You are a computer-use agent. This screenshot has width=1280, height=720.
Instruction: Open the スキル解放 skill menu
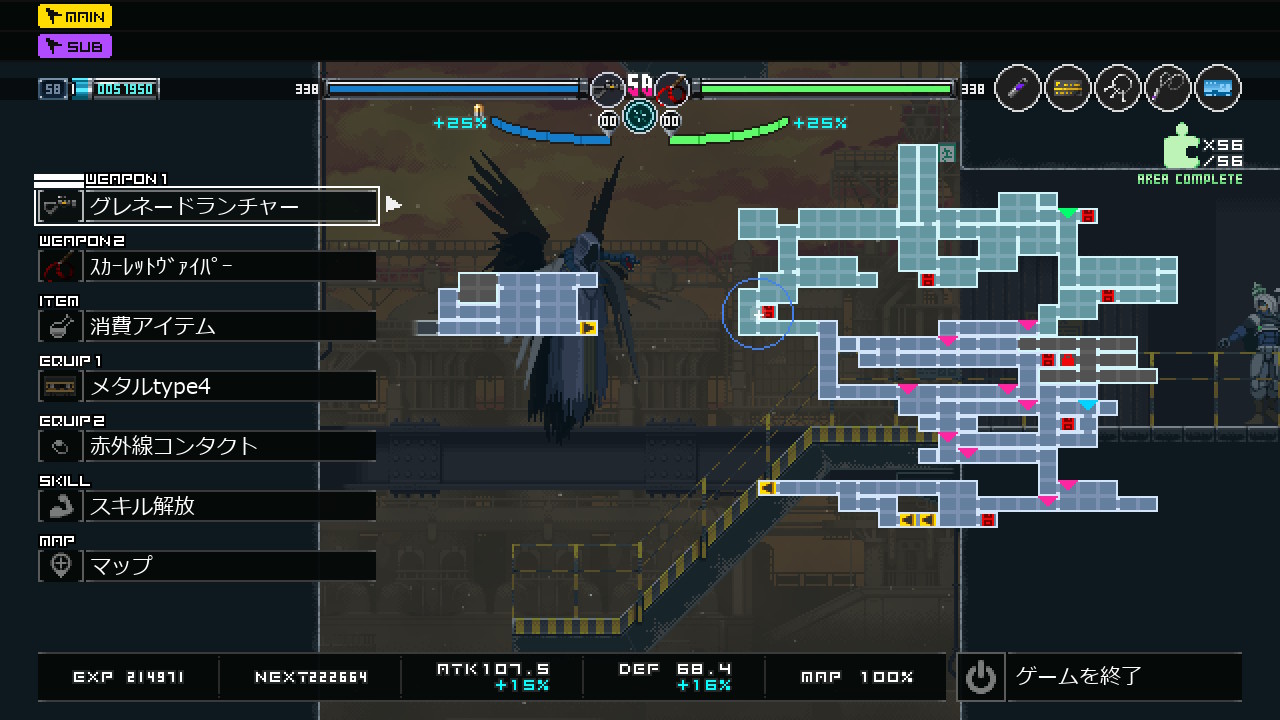click(x=207, y=506)
